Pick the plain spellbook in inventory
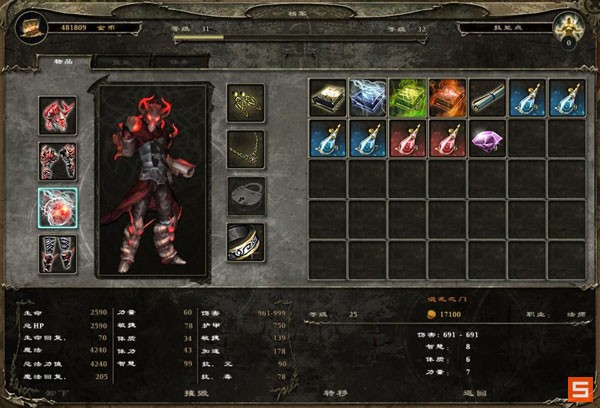 [x=327, y=97]
